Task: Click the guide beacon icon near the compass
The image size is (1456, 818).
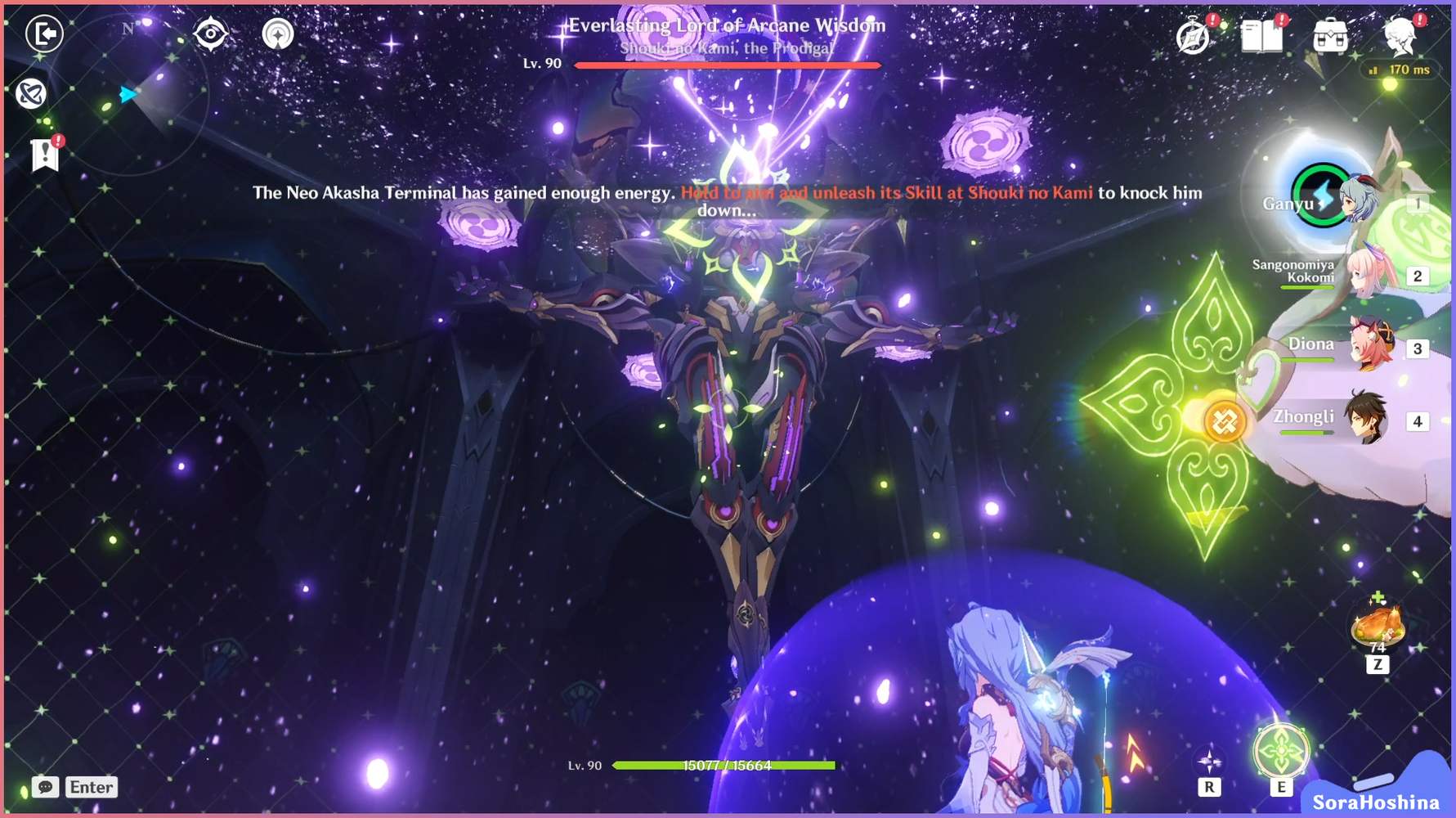Action: click(x=278, y=34)
